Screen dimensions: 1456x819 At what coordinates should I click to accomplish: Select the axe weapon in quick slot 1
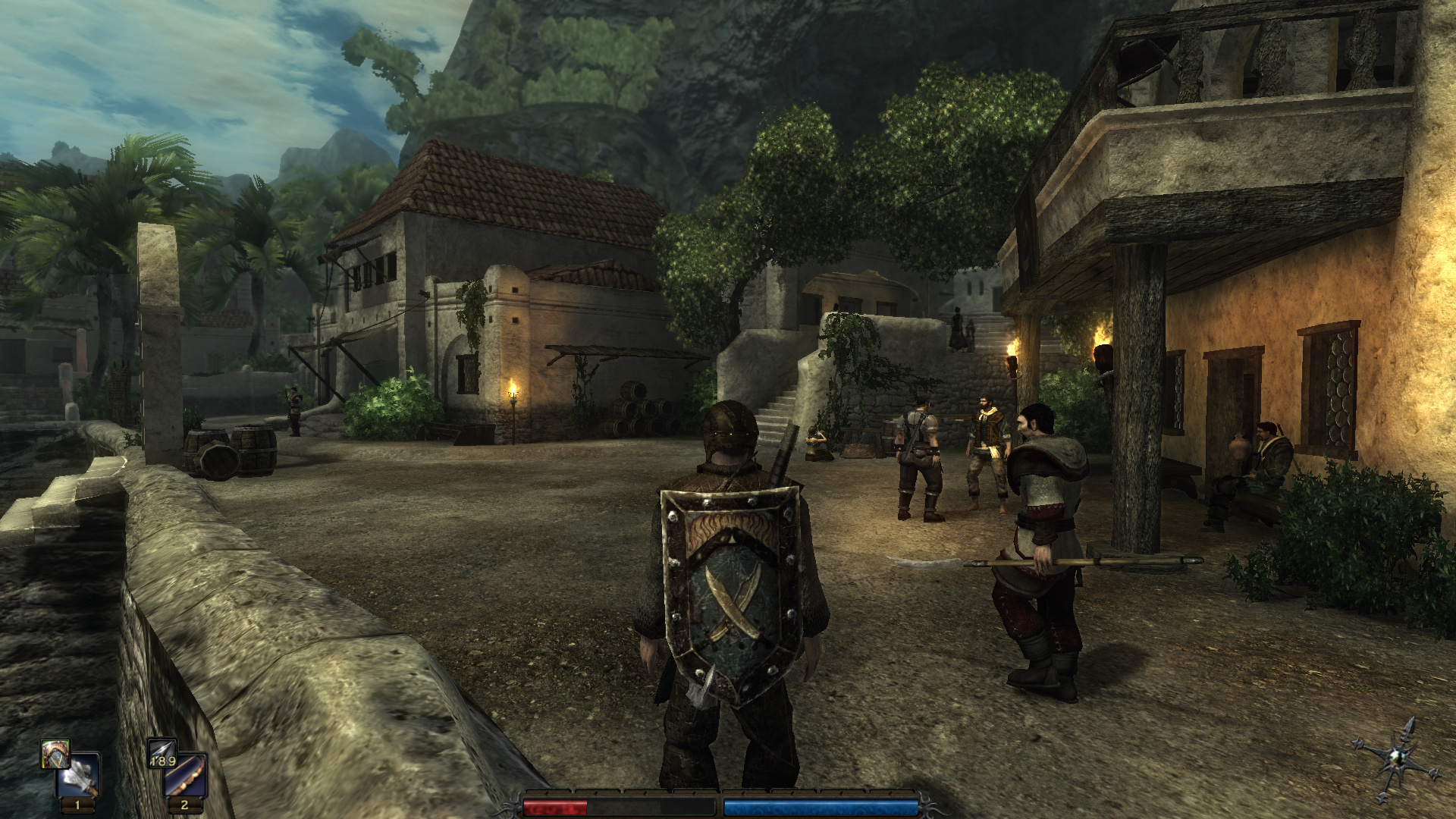80,775
